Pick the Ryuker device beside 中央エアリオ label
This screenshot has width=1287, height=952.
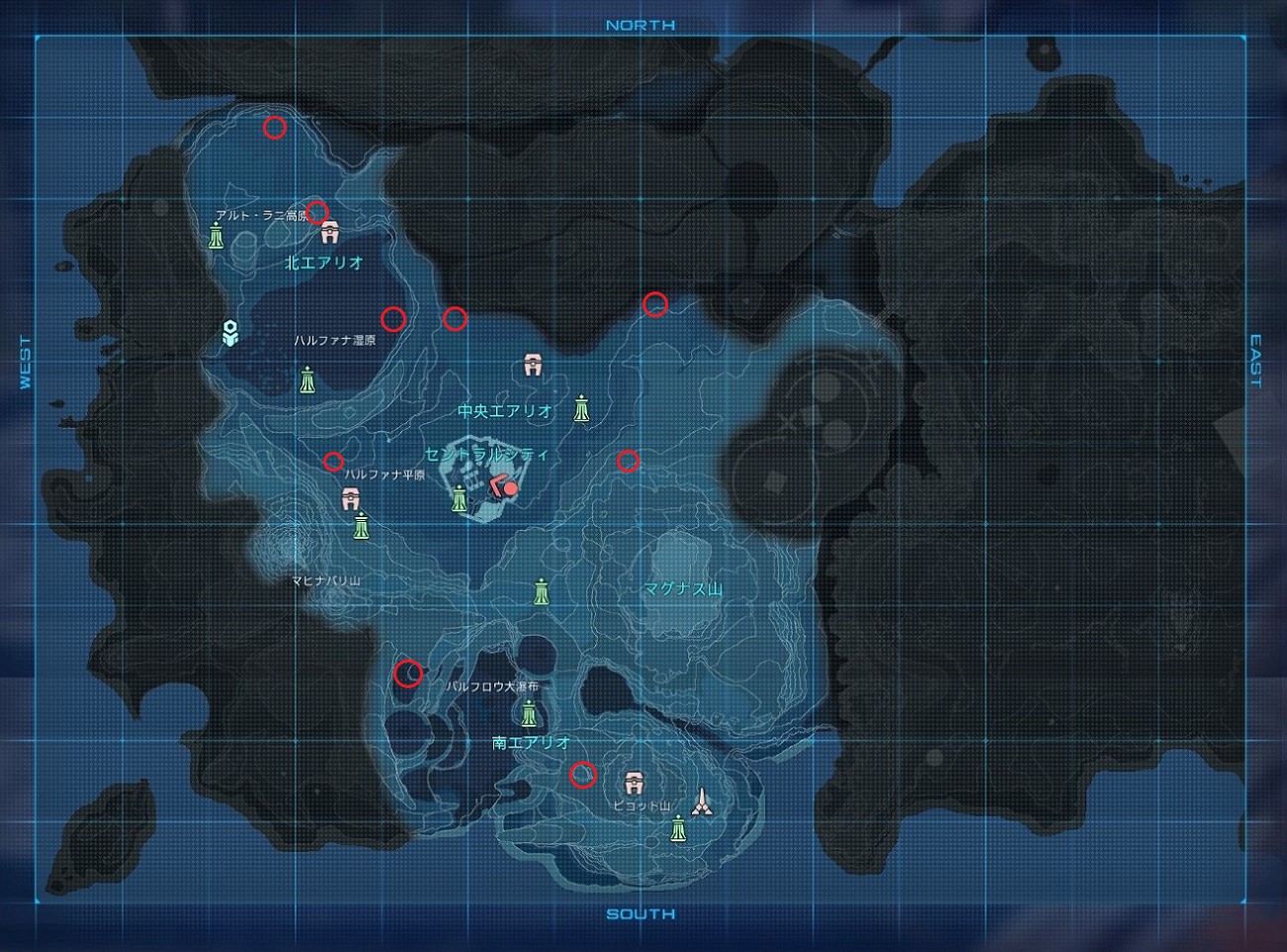[x=582, y=407]
